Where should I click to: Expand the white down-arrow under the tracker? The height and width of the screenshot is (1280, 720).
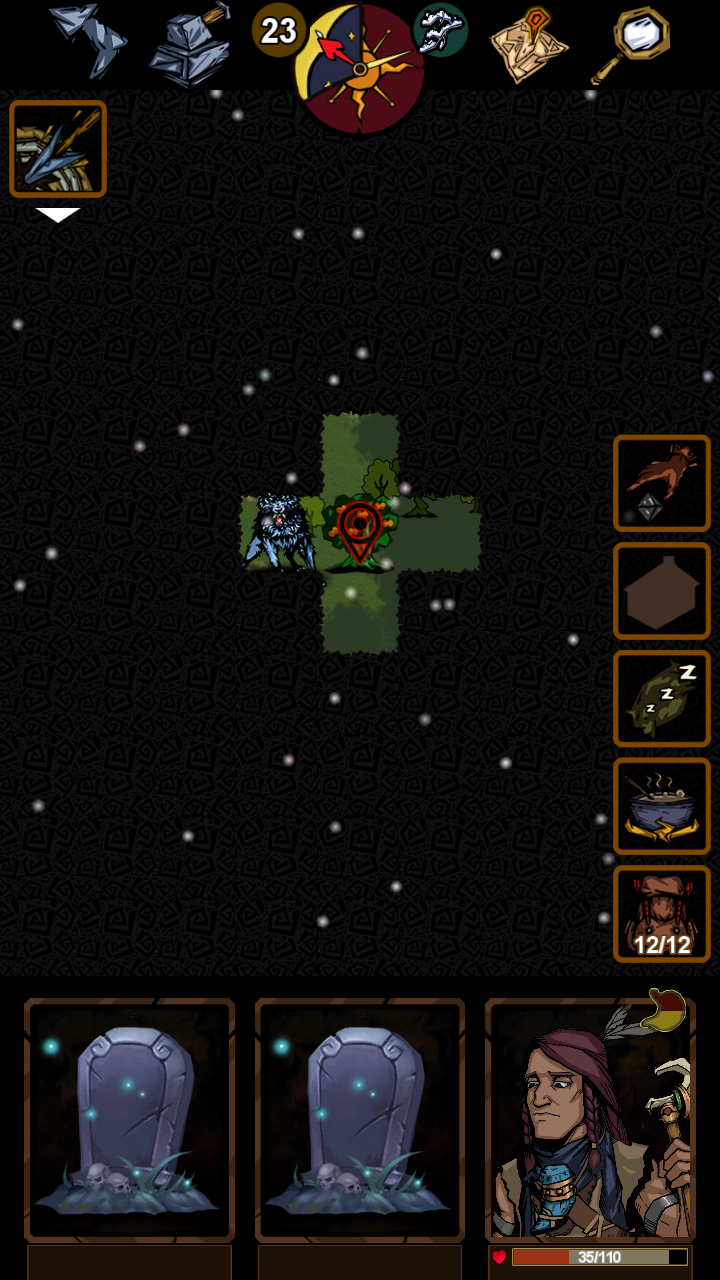pos(58,214)
